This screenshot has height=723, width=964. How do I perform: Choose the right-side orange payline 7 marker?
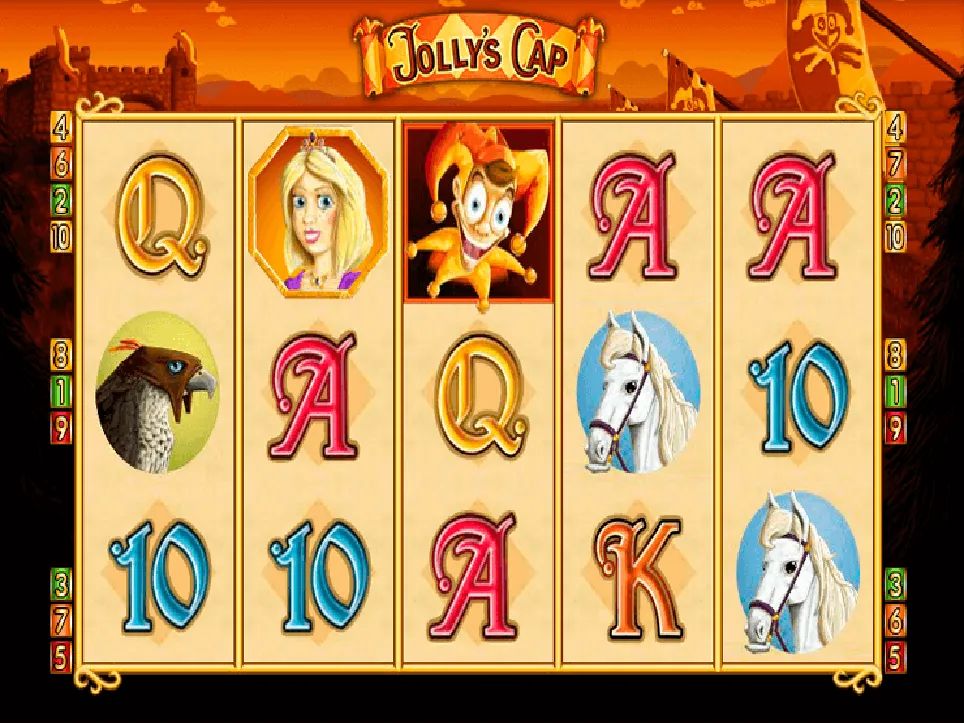[895, 163]
